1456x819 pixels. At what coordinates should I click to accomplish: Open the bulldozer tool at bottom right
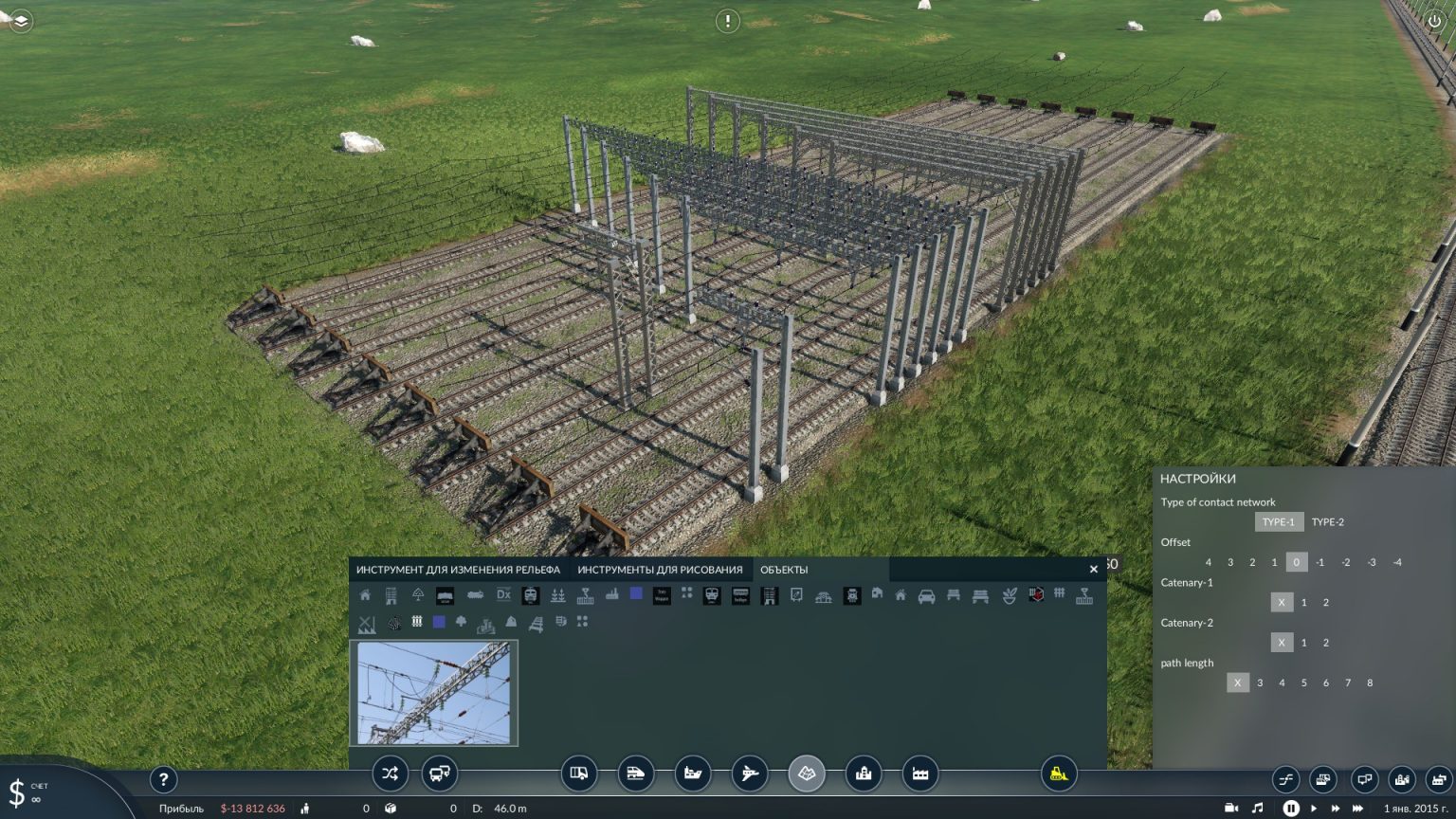click(x=1060, y=773)
